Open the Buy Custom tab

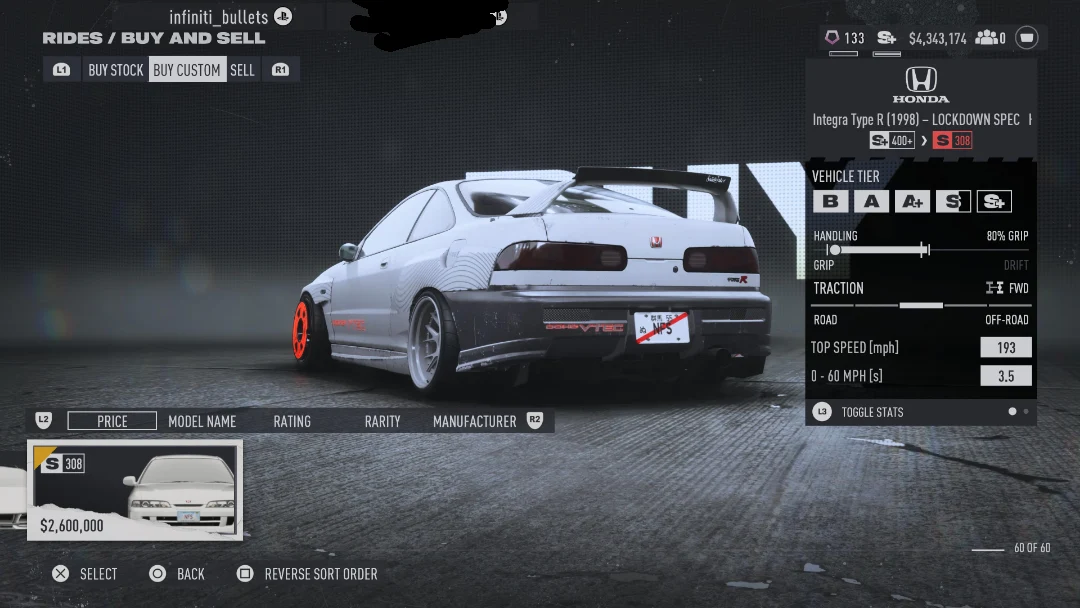(x=187, y=70)
